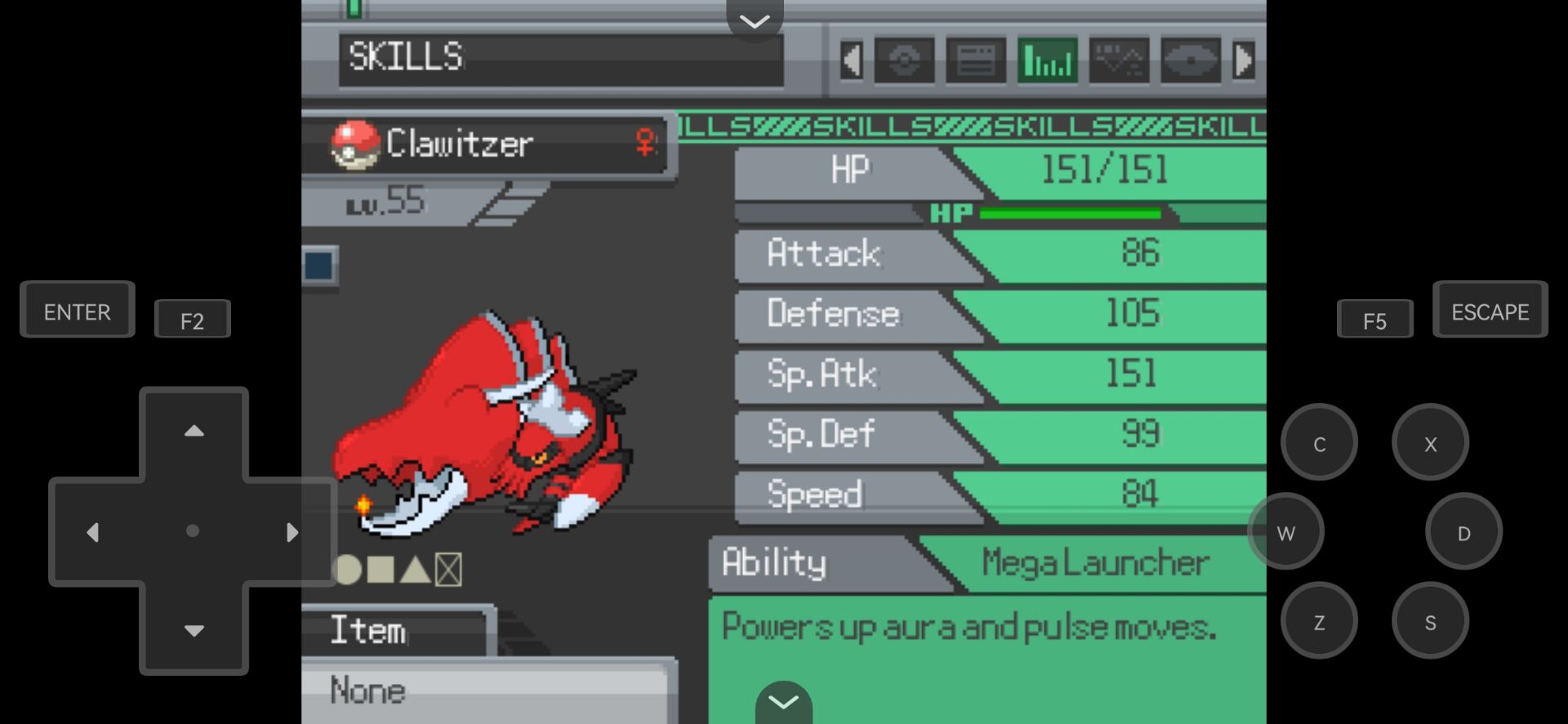Image resolution: width=1568 pixels, height=724 pixels.
Task: Tap the D-pad right arrow
Action: tap(292, 532)
